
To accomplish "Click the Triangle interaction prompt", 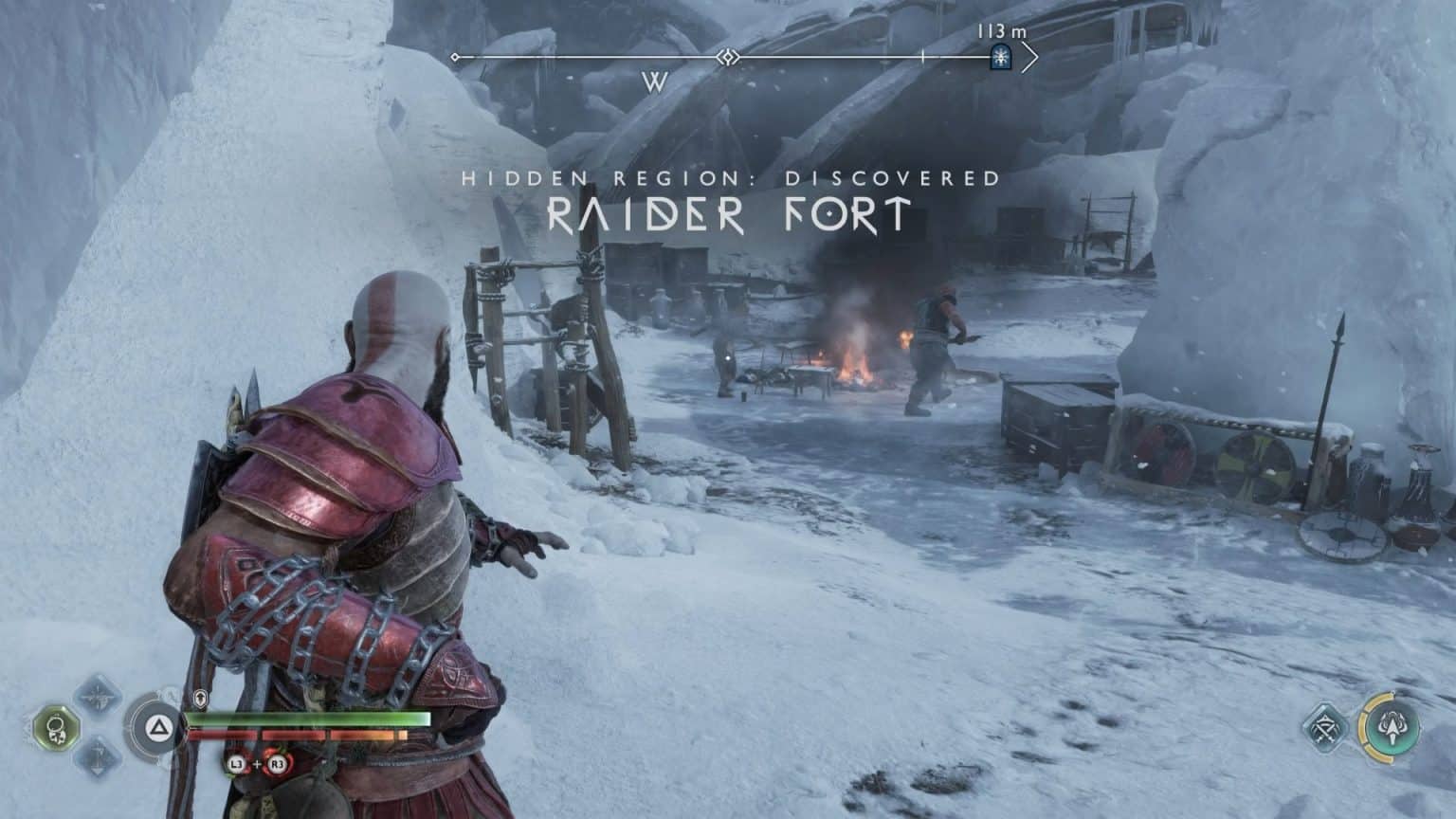I will 158,728.
